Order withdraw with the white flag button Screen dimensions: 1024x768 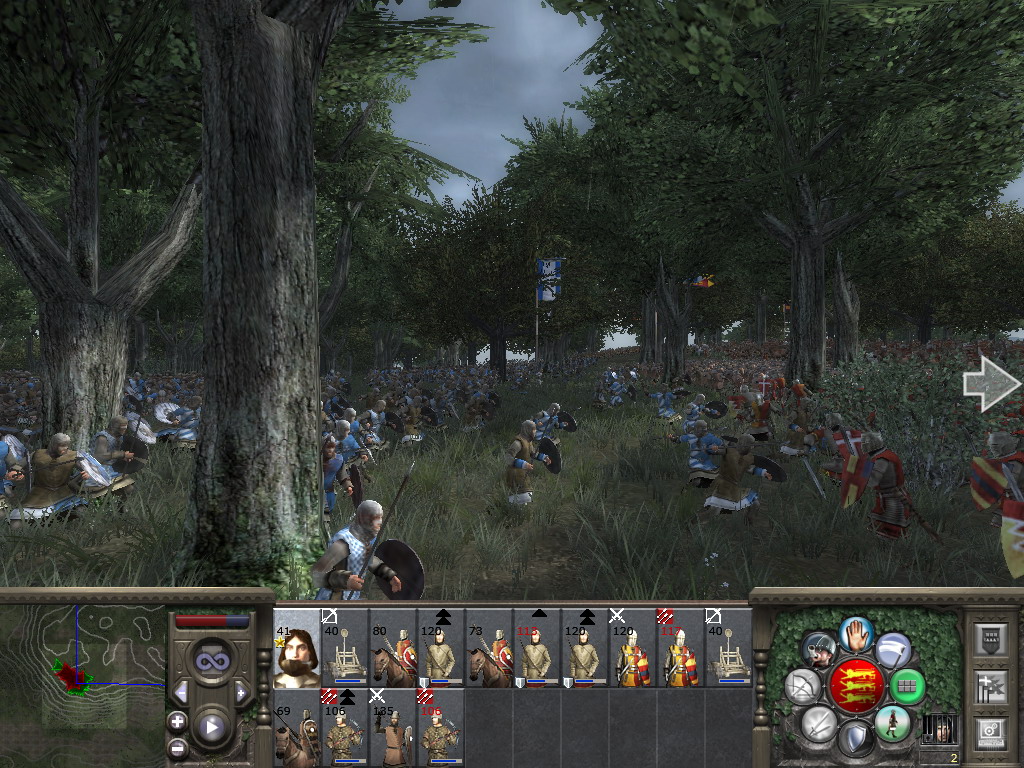coord(892,650)
